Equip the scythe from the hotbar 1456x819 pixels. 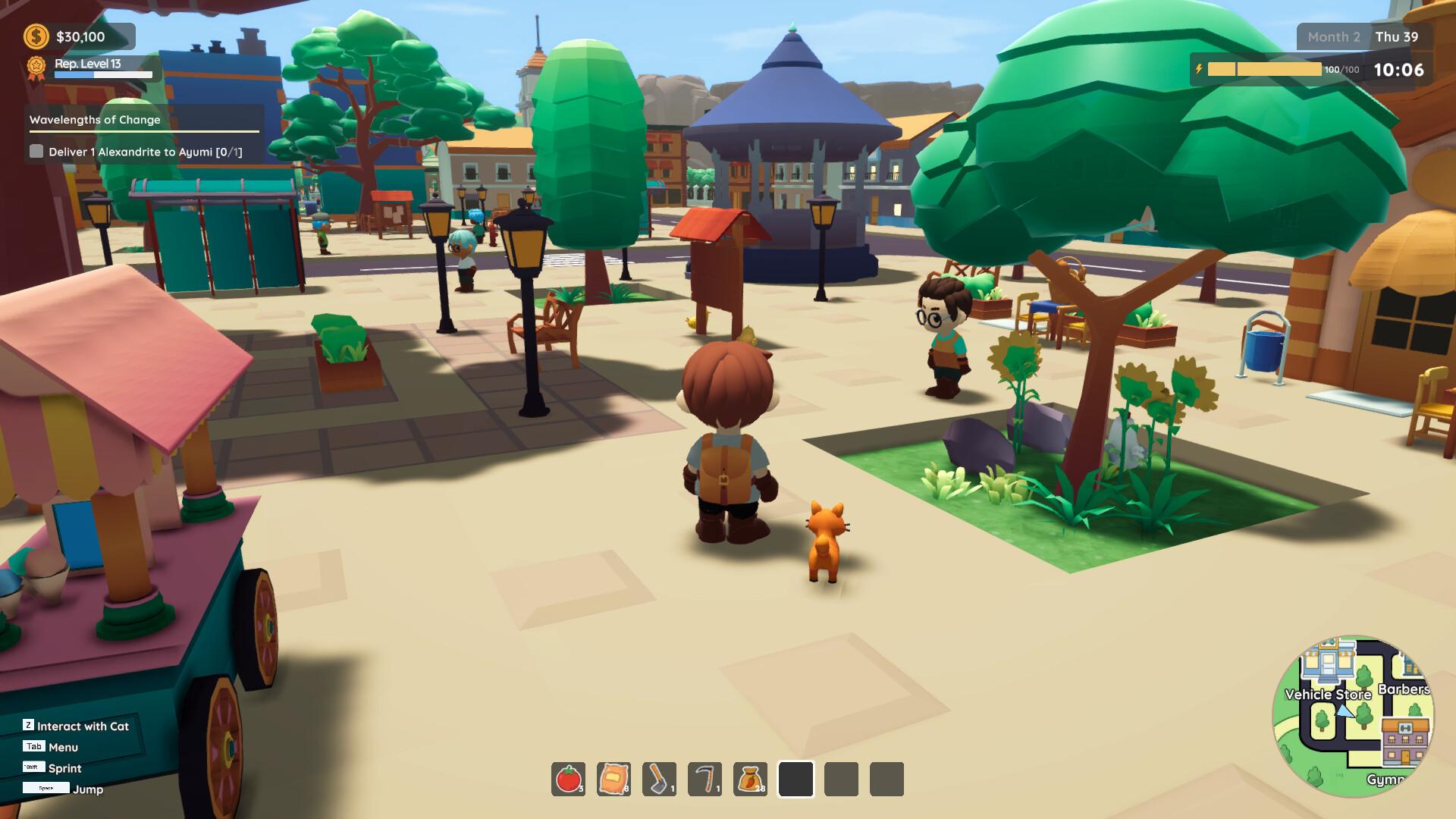click(x=704, y=779)
